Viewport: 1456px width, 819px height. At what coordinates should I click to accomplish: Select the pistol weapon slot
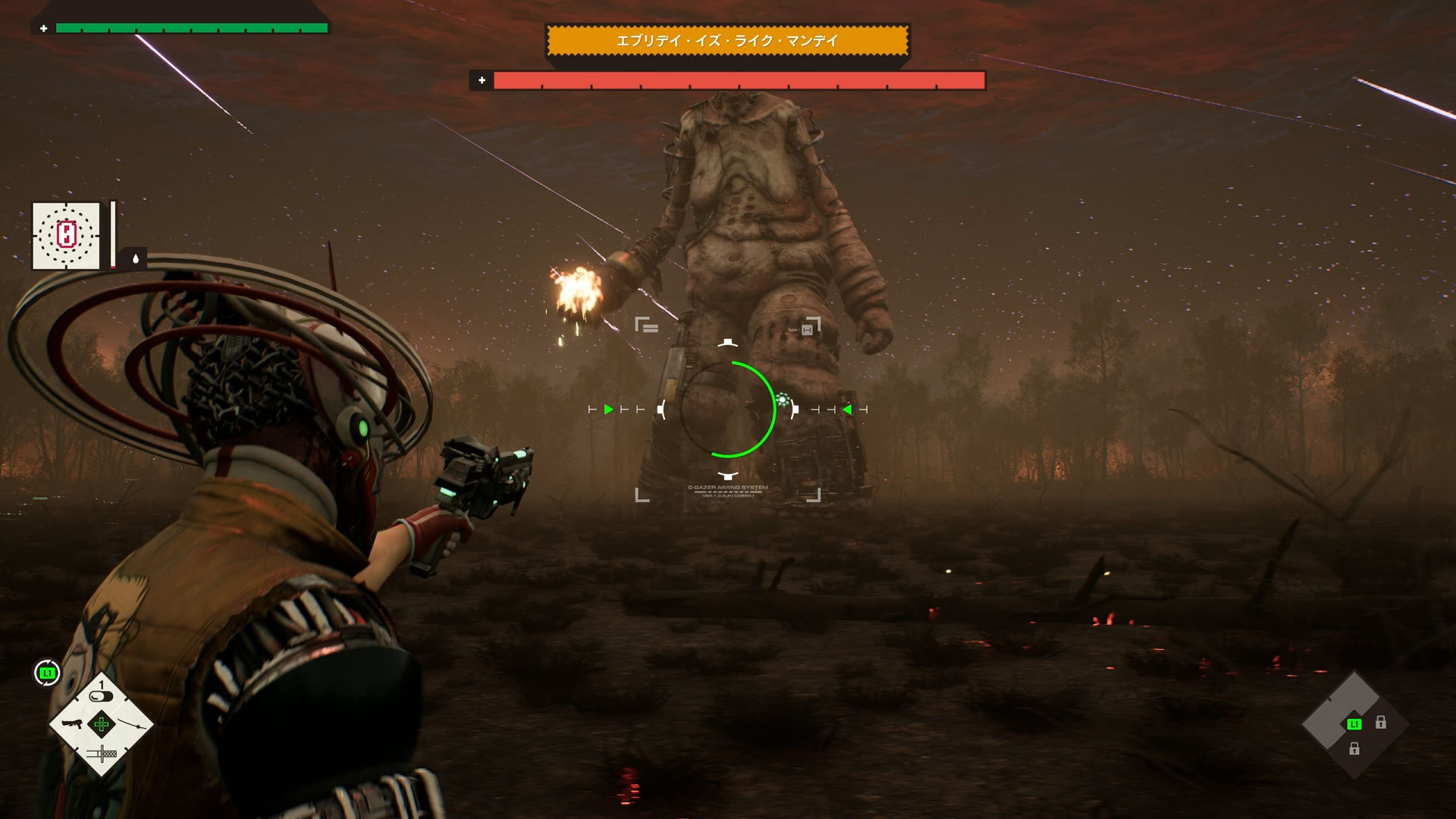click(72, 723)
